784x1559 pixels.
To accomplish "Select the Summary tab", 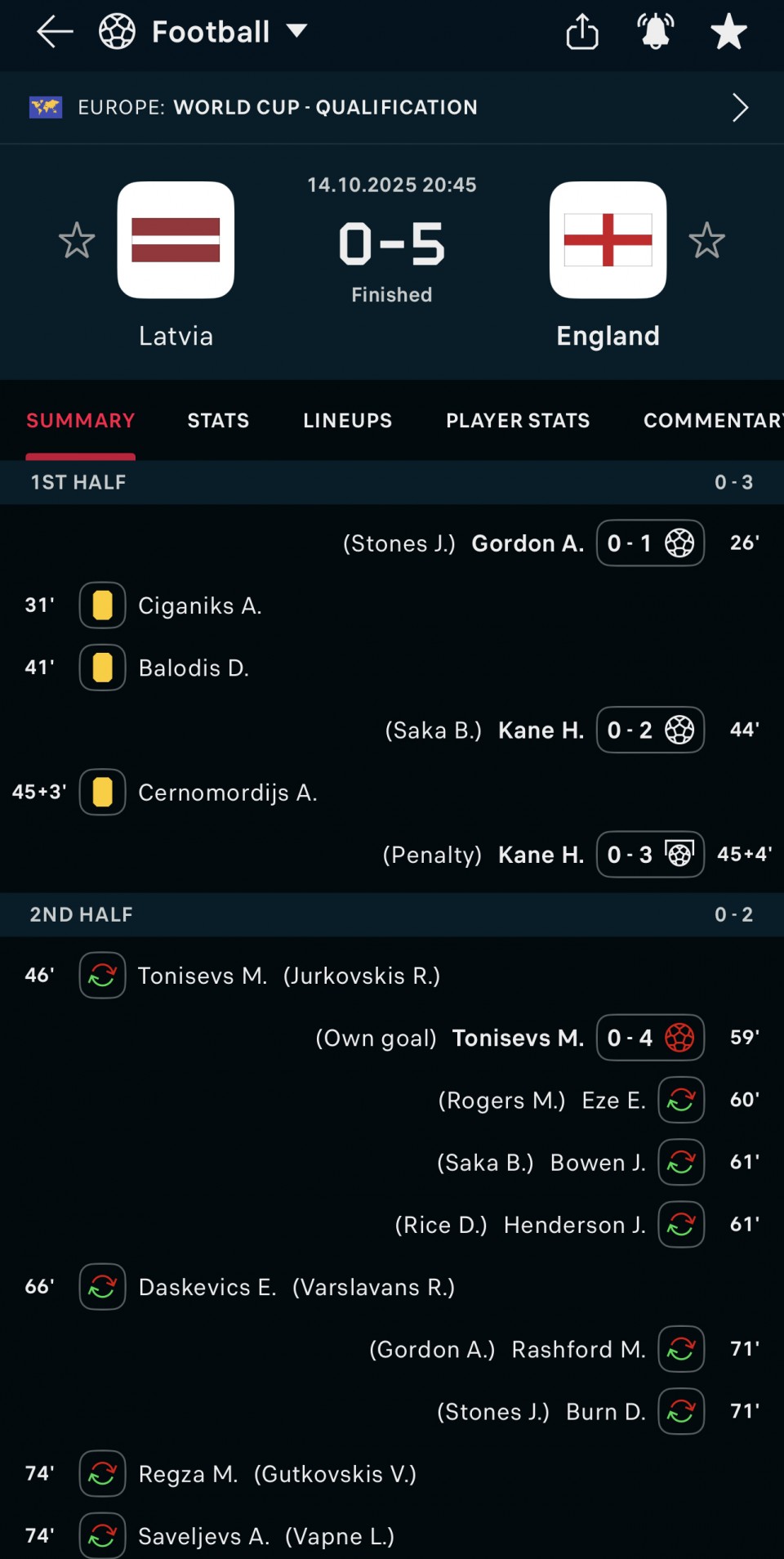I will pos(80,421).
